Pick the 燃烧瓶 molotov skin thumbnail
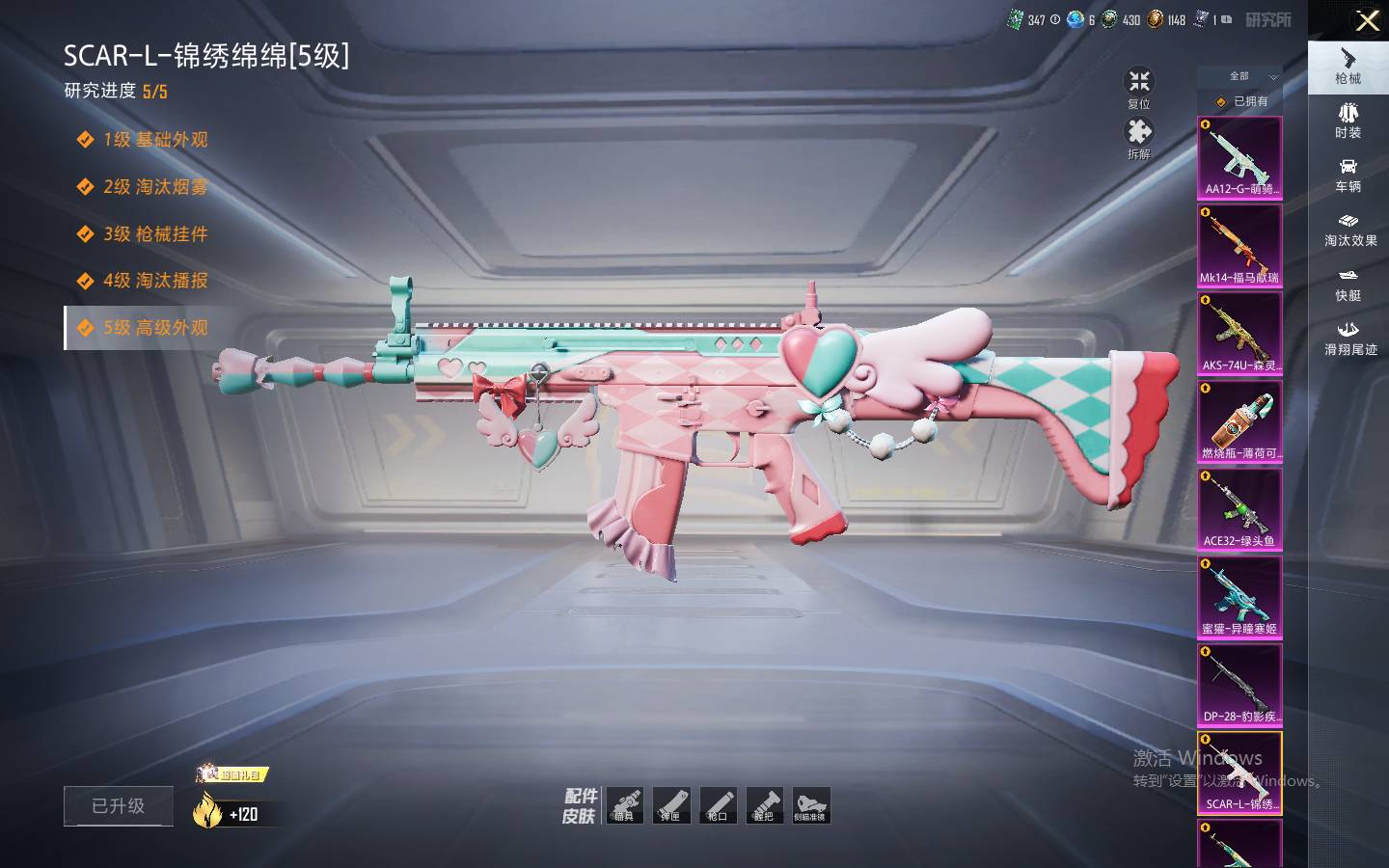1389x868 pixels. 1239,421
